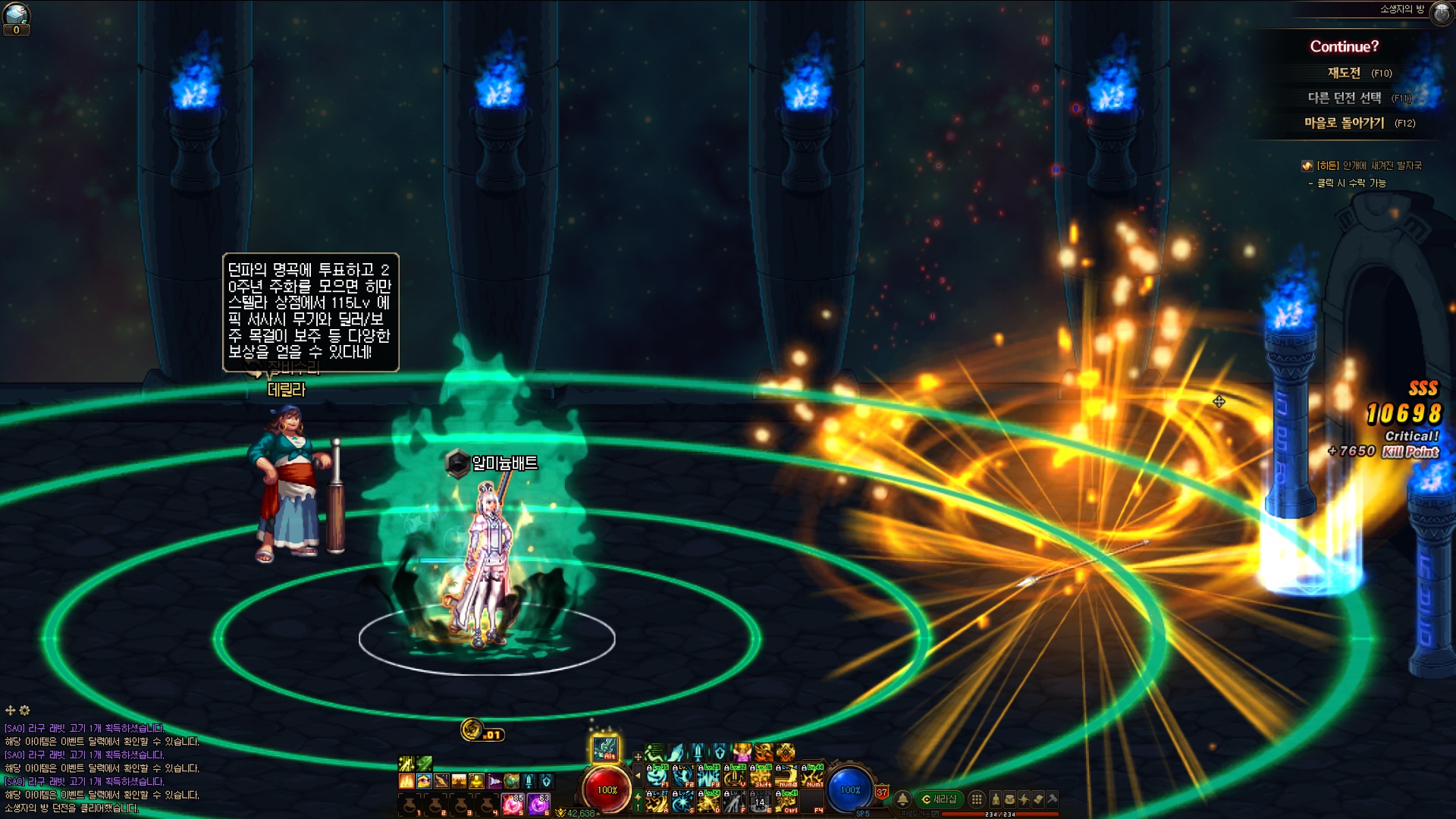
Task: Click the notification bell icon
Action: [x=902, y=799]
